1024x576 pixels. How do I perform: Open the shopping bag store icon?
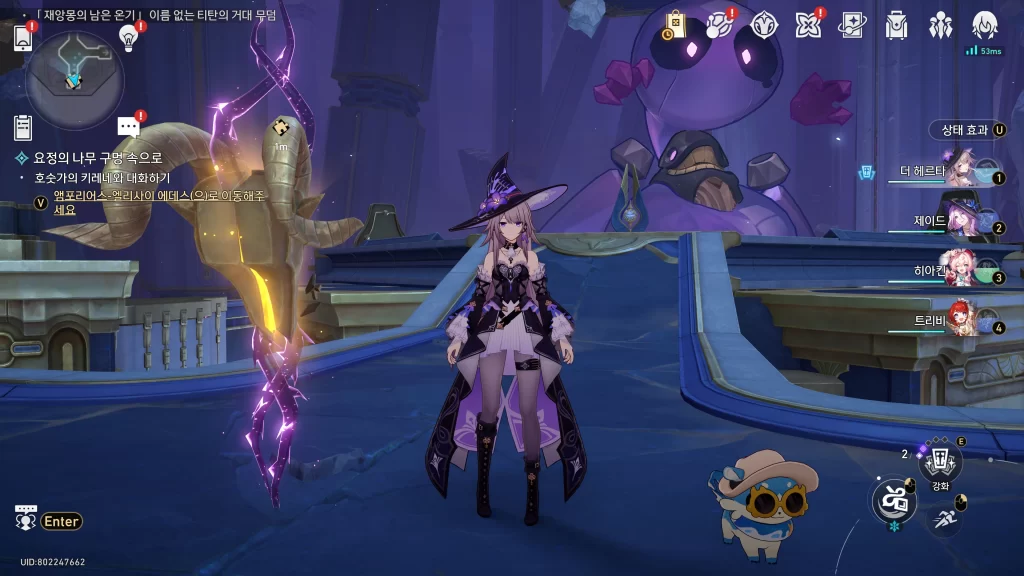[x=675, y=25]
